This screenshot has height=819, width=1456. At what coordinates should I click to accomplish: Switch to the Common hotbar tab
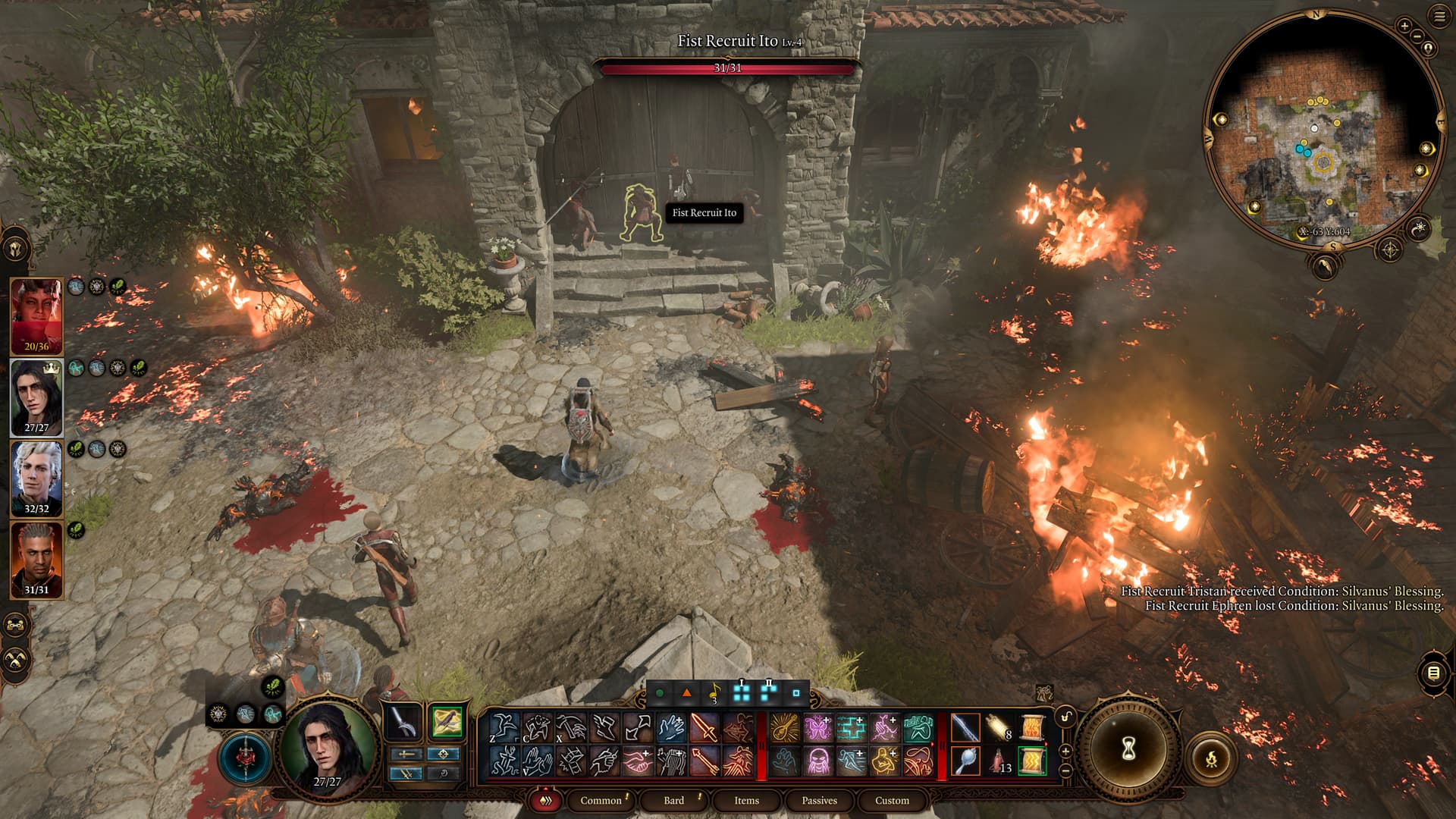point(601,800)
